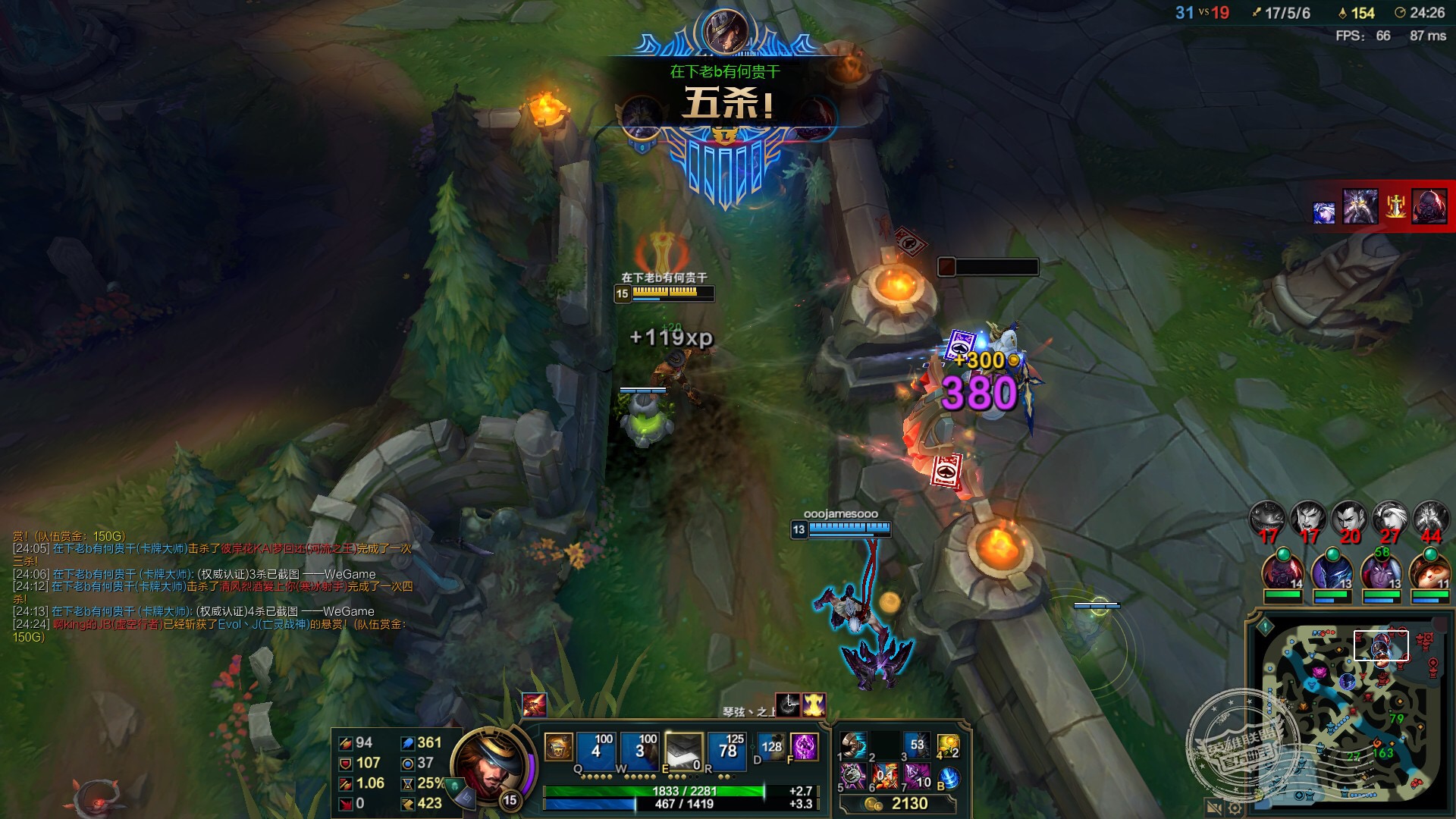Activate the blue Recall button
Screen dimensions: 1456x819
949,777
